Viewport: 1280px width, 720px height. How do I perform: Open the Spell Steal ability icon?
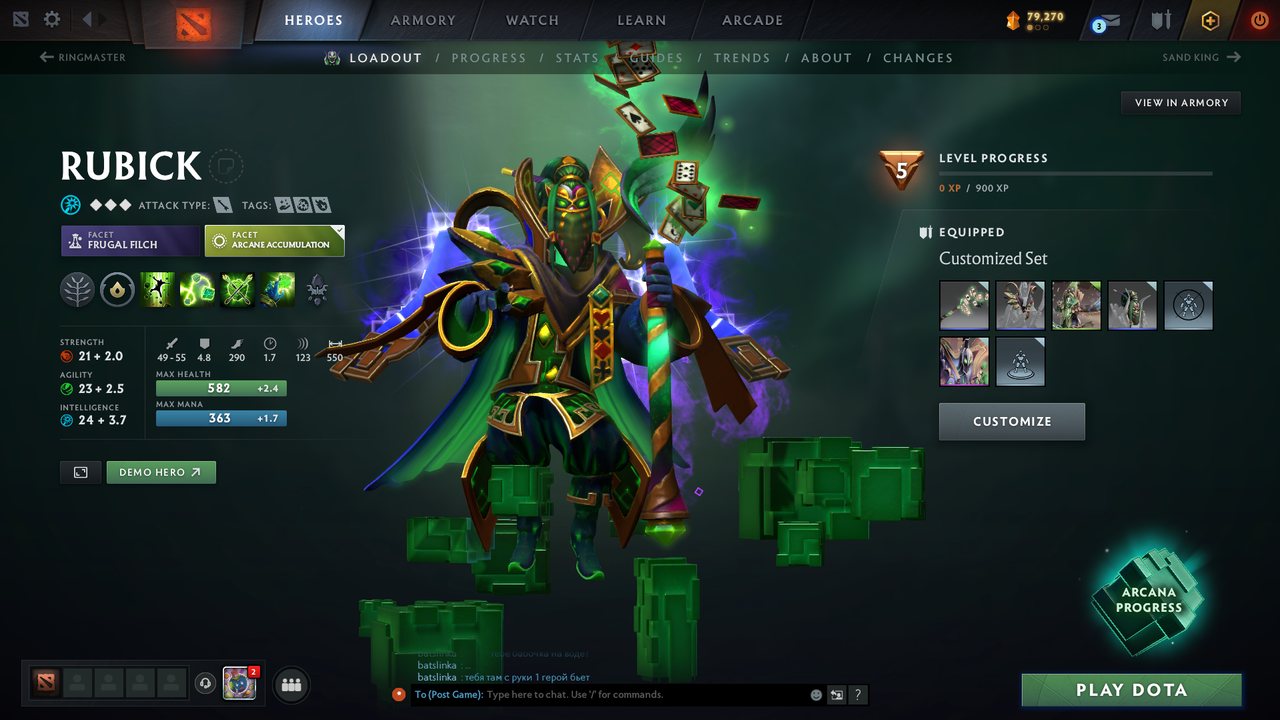[x=277, y=290]
